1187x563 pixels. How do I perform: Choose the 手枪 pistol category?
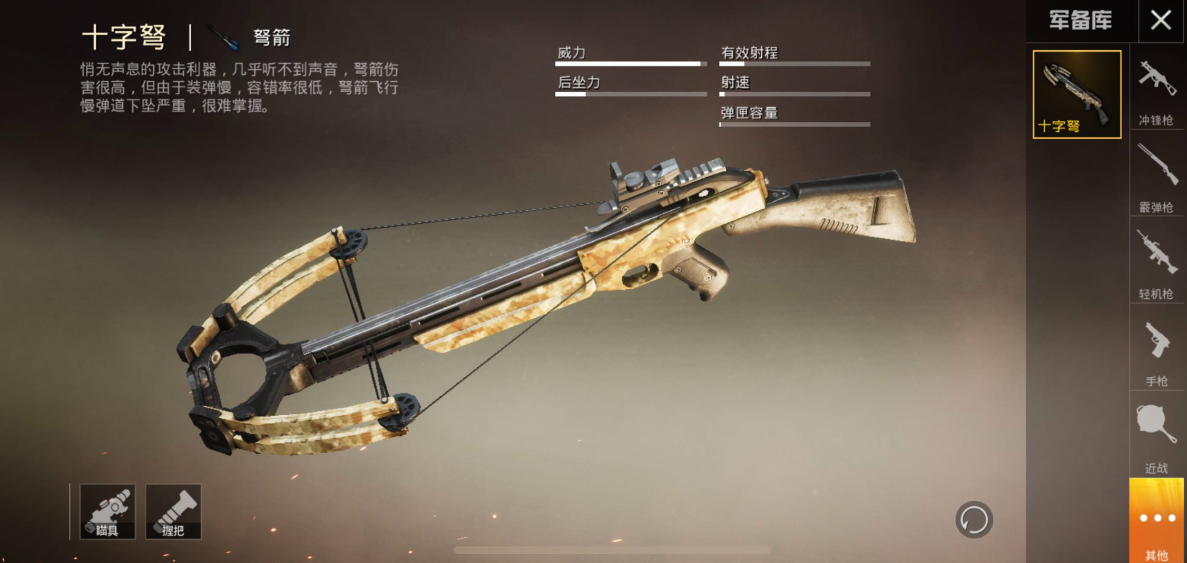point(1157,348)
